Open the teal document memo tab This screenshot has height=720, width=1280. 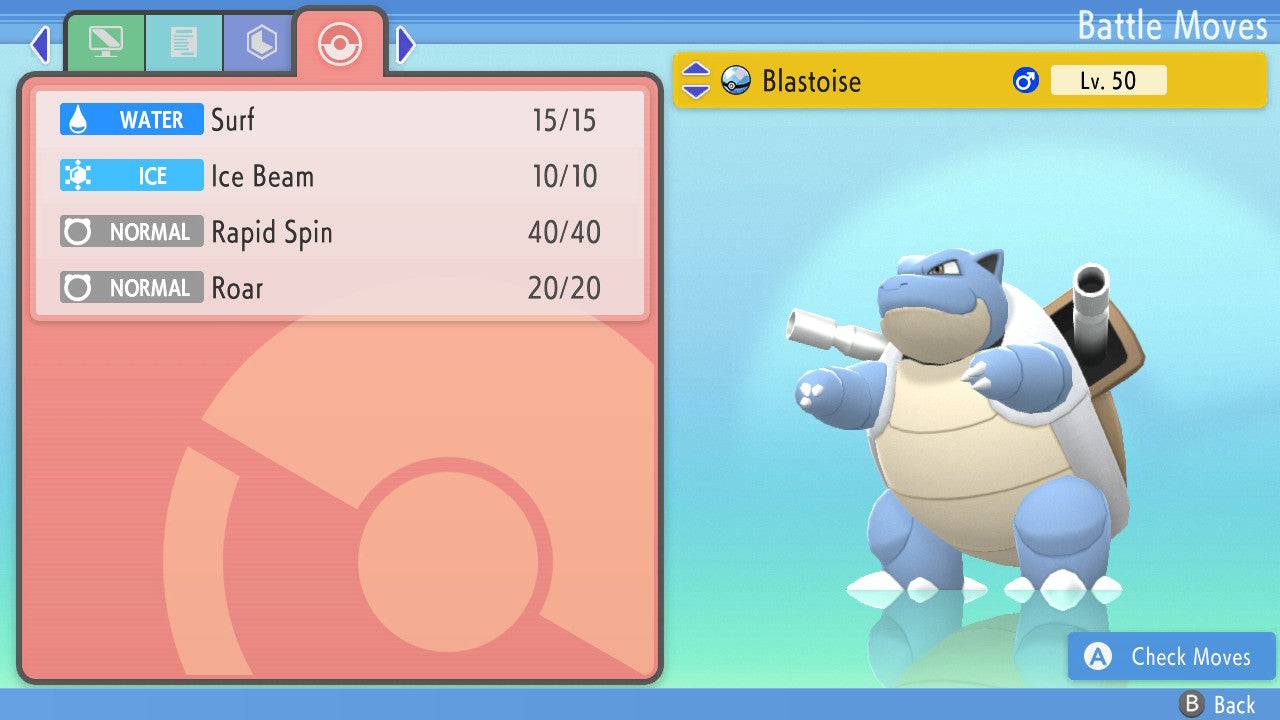tap(184, 43)
